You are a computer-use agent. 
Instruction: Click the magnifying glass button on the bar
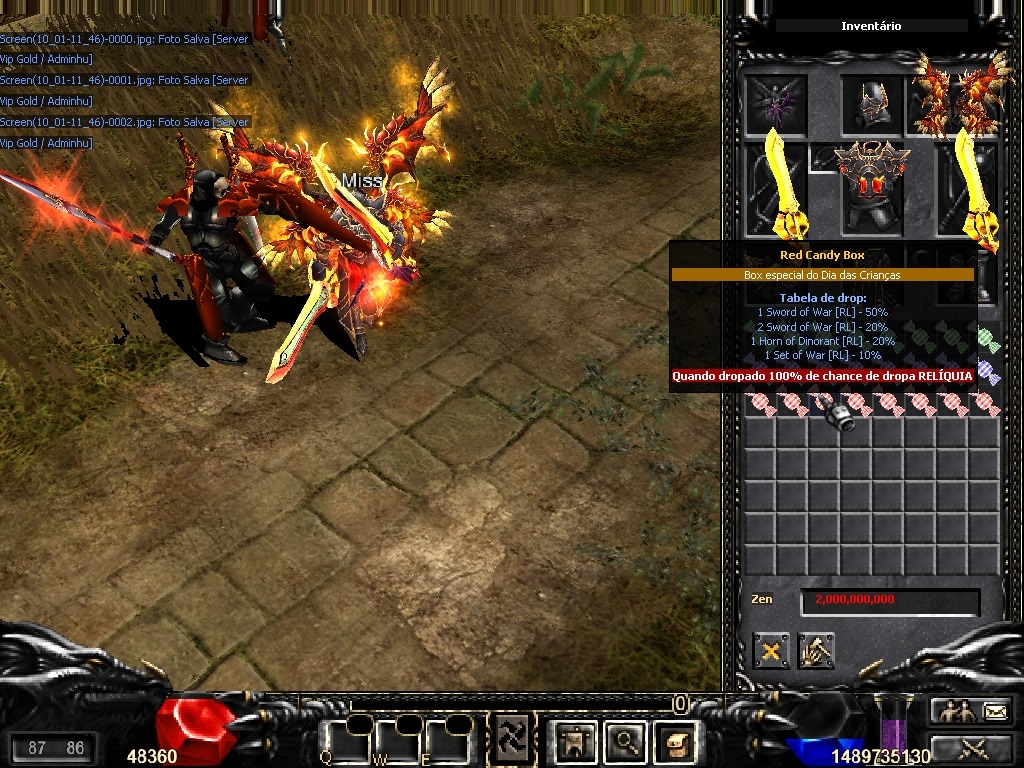click(626, 741)
